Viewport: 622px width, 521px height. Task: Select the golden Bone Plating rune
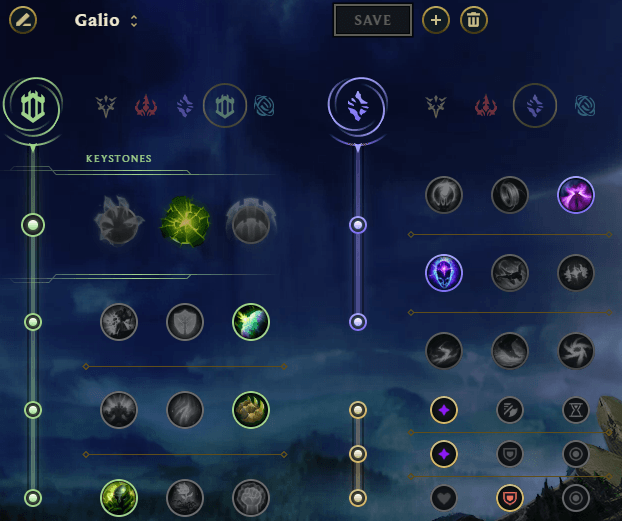tap(250, 409)
